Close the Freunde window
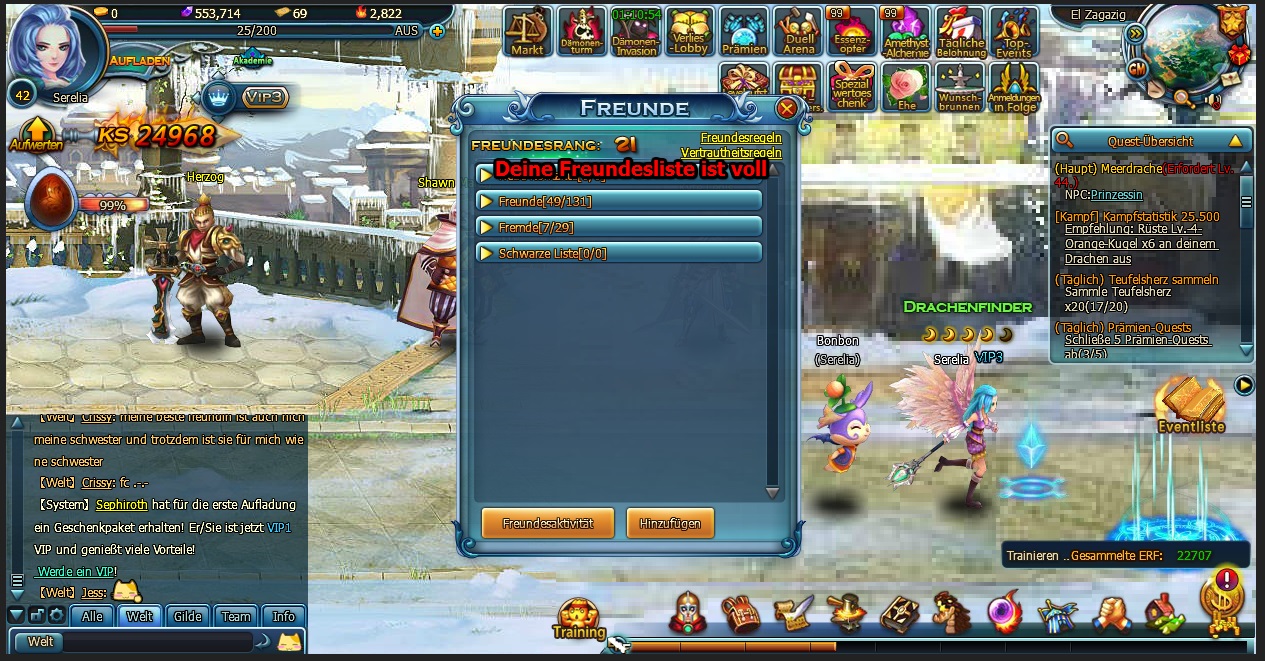The width and height of the screenshot is (1265, 661). click(787, 108)
